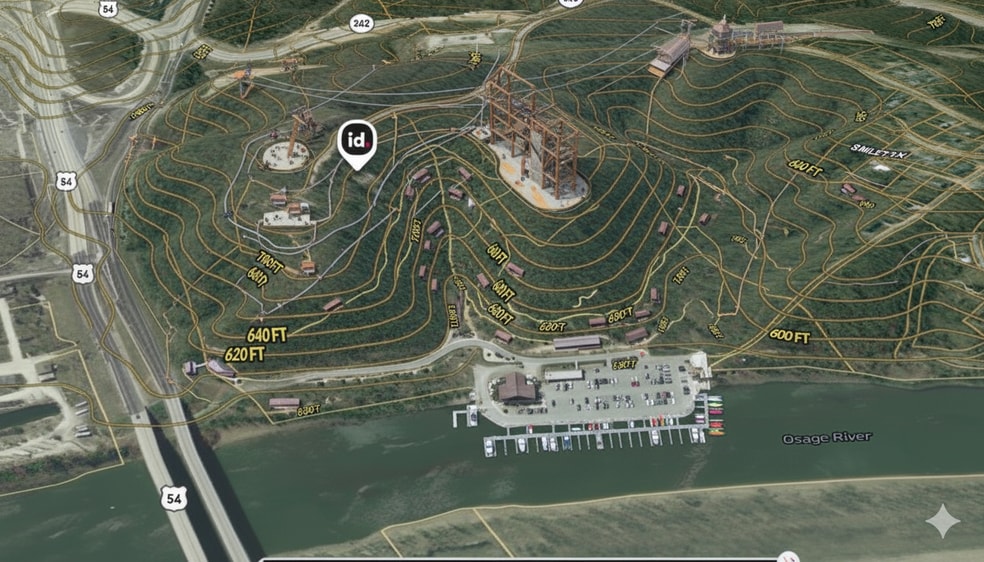Select the "id." map pin marker
Image resolution: width=984 pixels, height=562 pixels.
point(357,142)
